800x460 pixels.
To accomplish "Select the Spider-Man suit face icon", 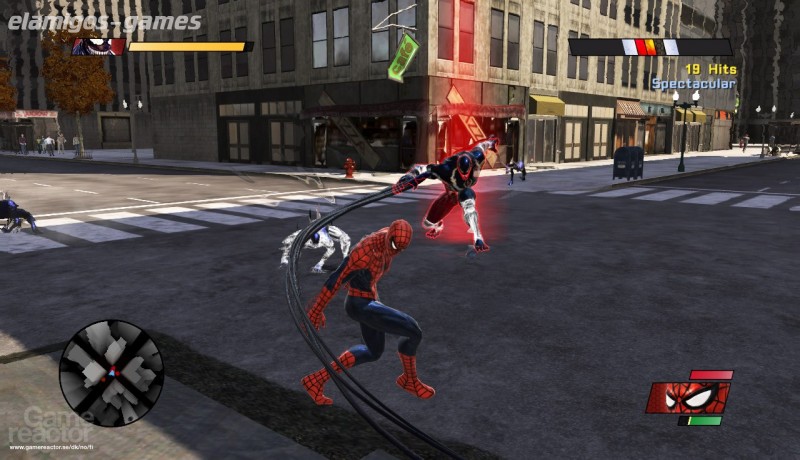I will [686, 397].
